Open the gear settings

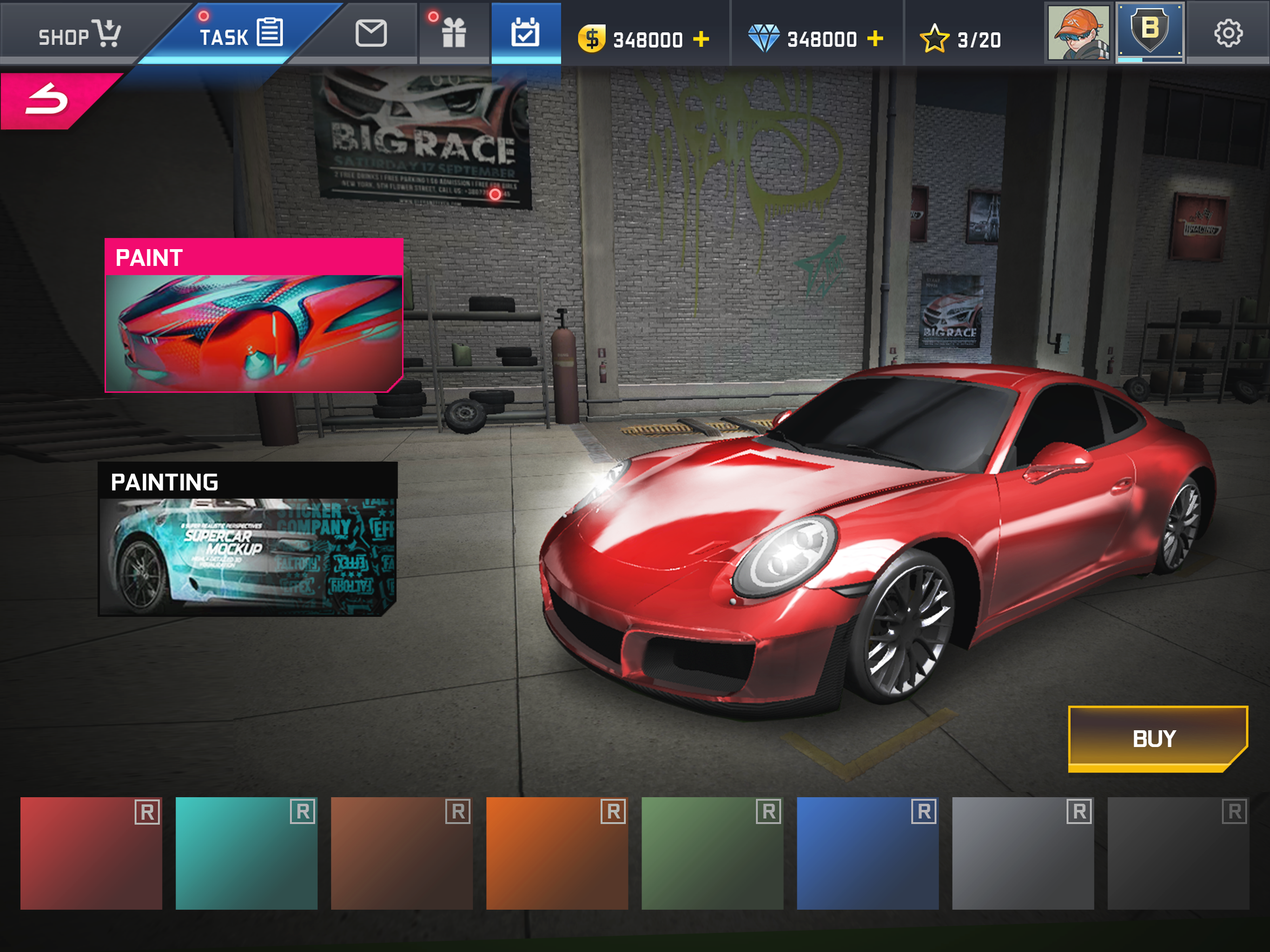(x=1228, y=33)
